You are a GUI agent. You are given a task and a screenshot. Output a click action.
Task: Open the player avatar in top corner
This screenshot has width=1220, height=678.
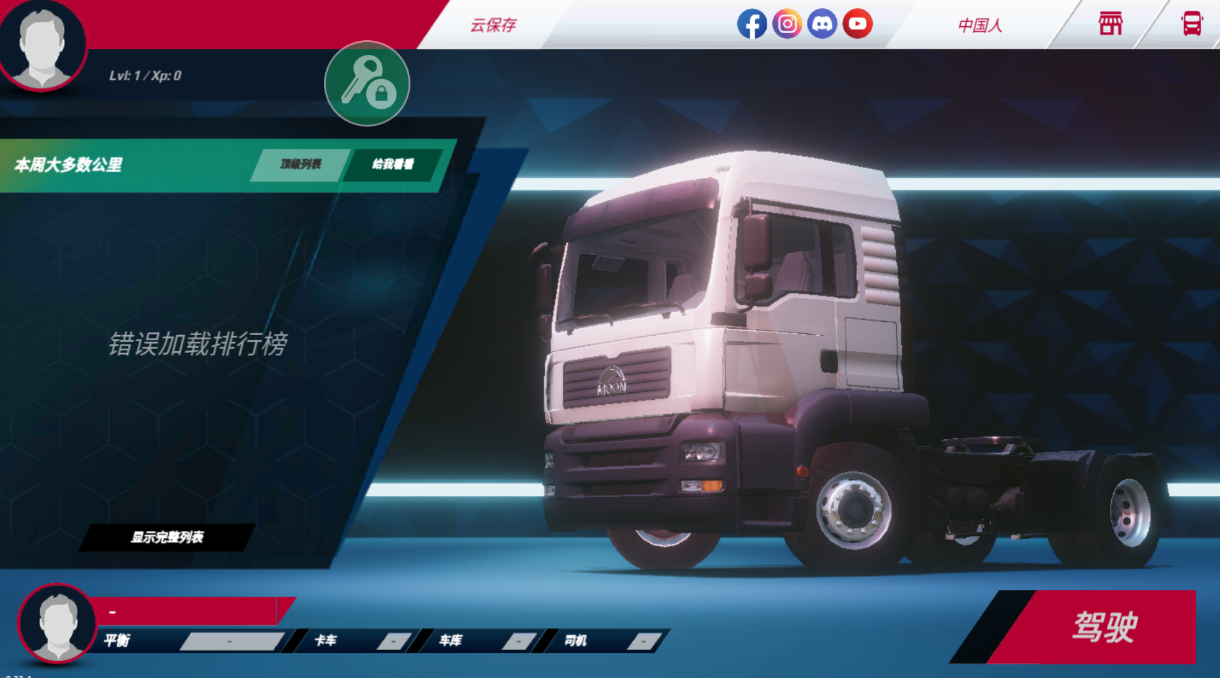click(42, 43)
